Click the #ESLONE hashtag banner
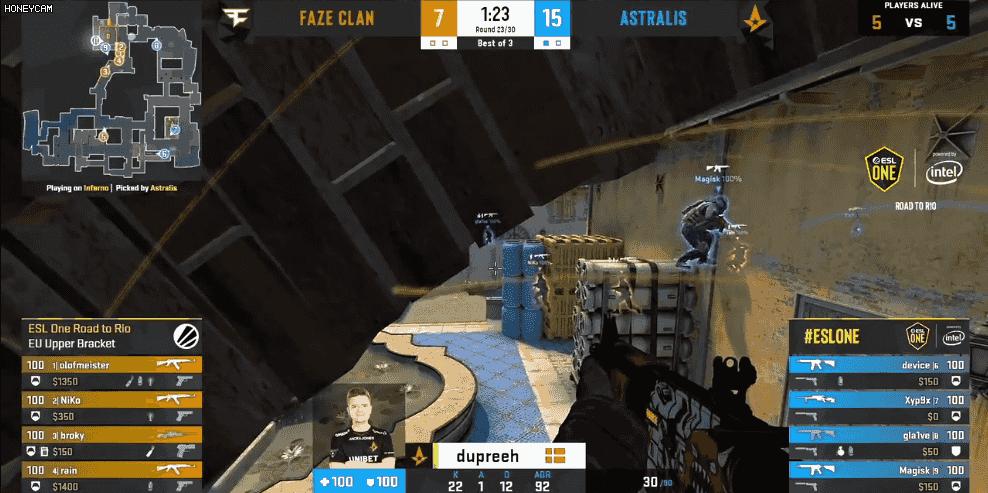Screen dimensions: 988x493 pyautogui.click(x=878, y=336)
